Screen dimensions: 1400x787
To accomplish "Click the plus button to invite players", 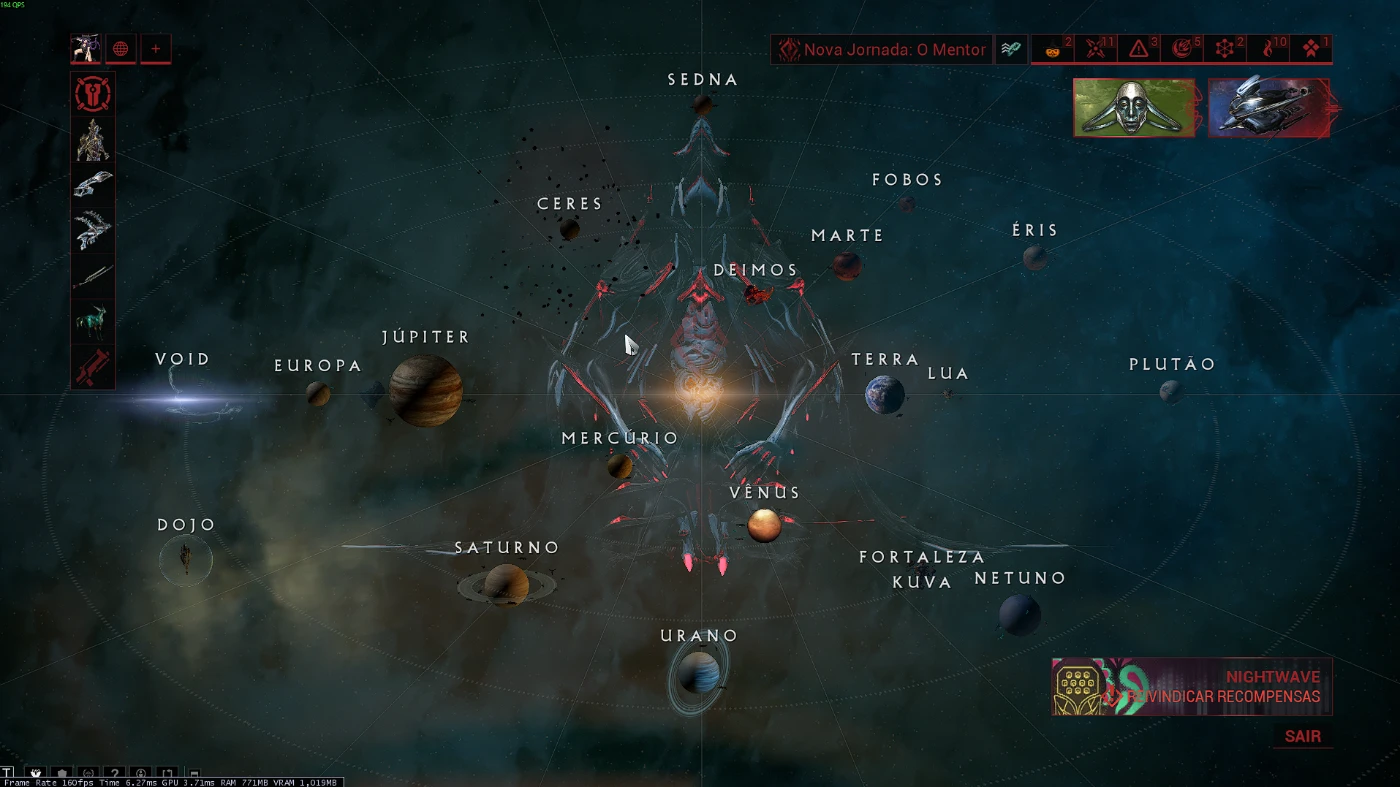I will (x=155, y=49).
